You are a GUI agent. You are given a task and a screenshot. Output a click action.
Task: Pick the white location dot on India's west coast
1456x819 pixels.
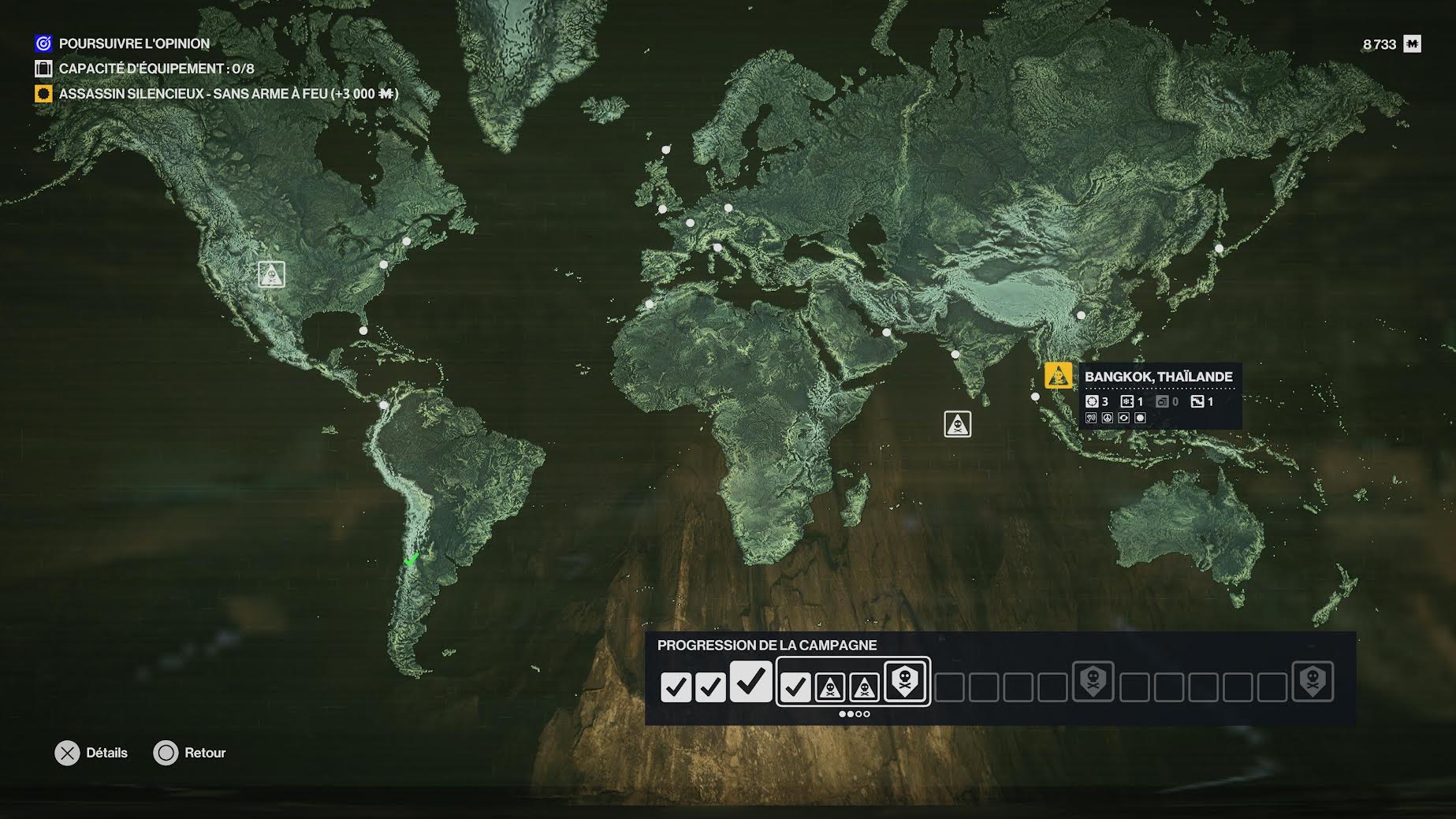click(x=955, y=355)
